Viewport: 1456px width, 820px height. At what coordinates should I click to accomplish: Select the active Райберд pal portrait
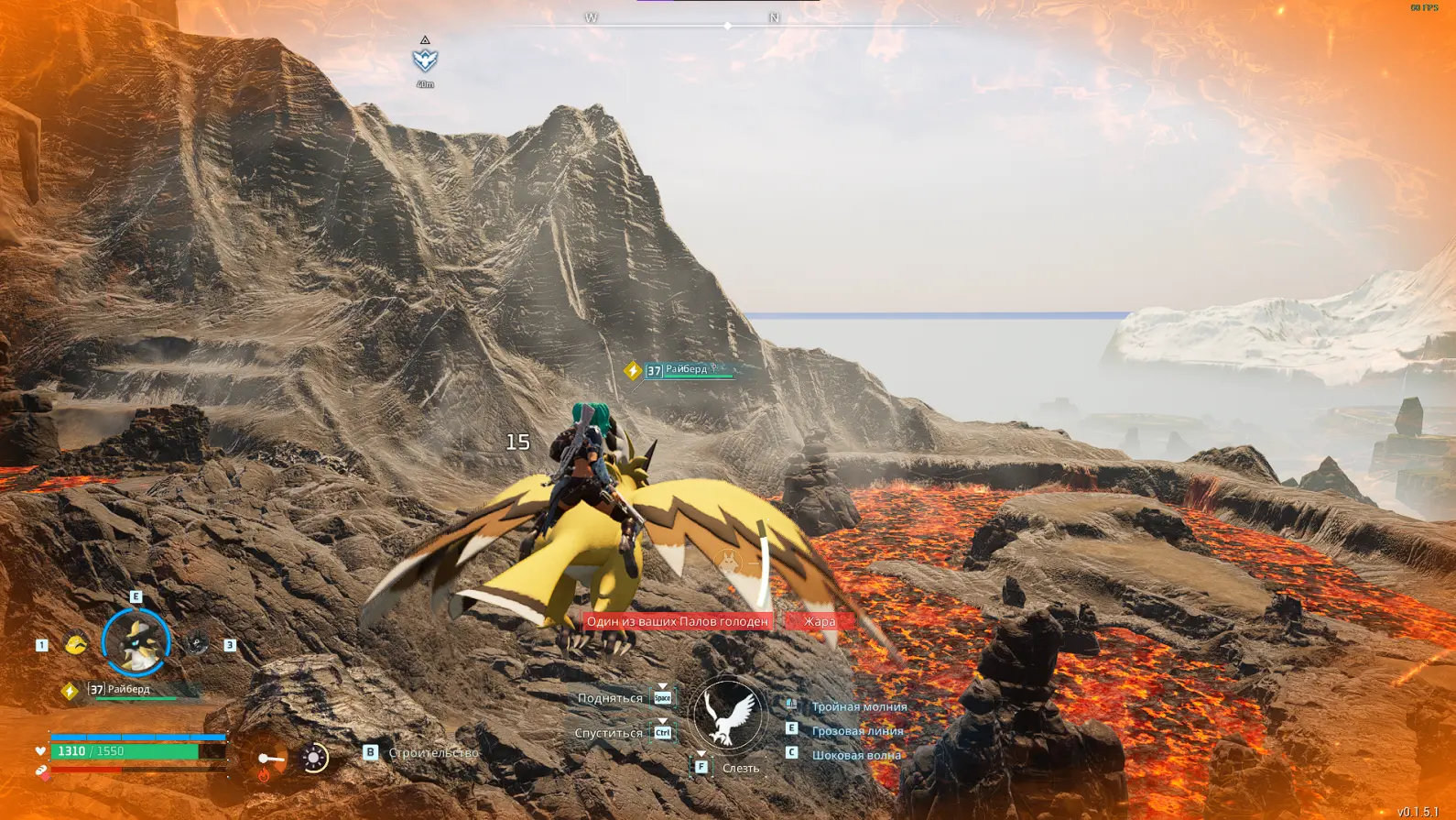tap(136, 642)
